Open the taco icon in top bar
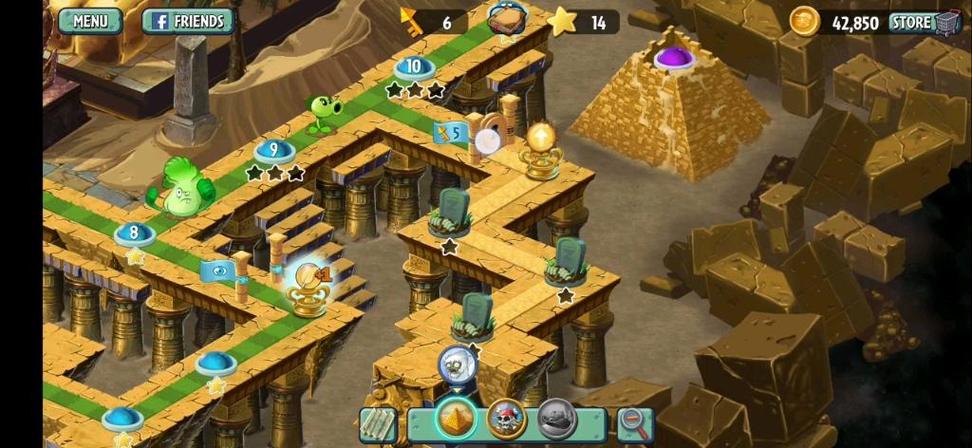Image resolution: width=972 pixels, height=448 pixels. point(508,20)
